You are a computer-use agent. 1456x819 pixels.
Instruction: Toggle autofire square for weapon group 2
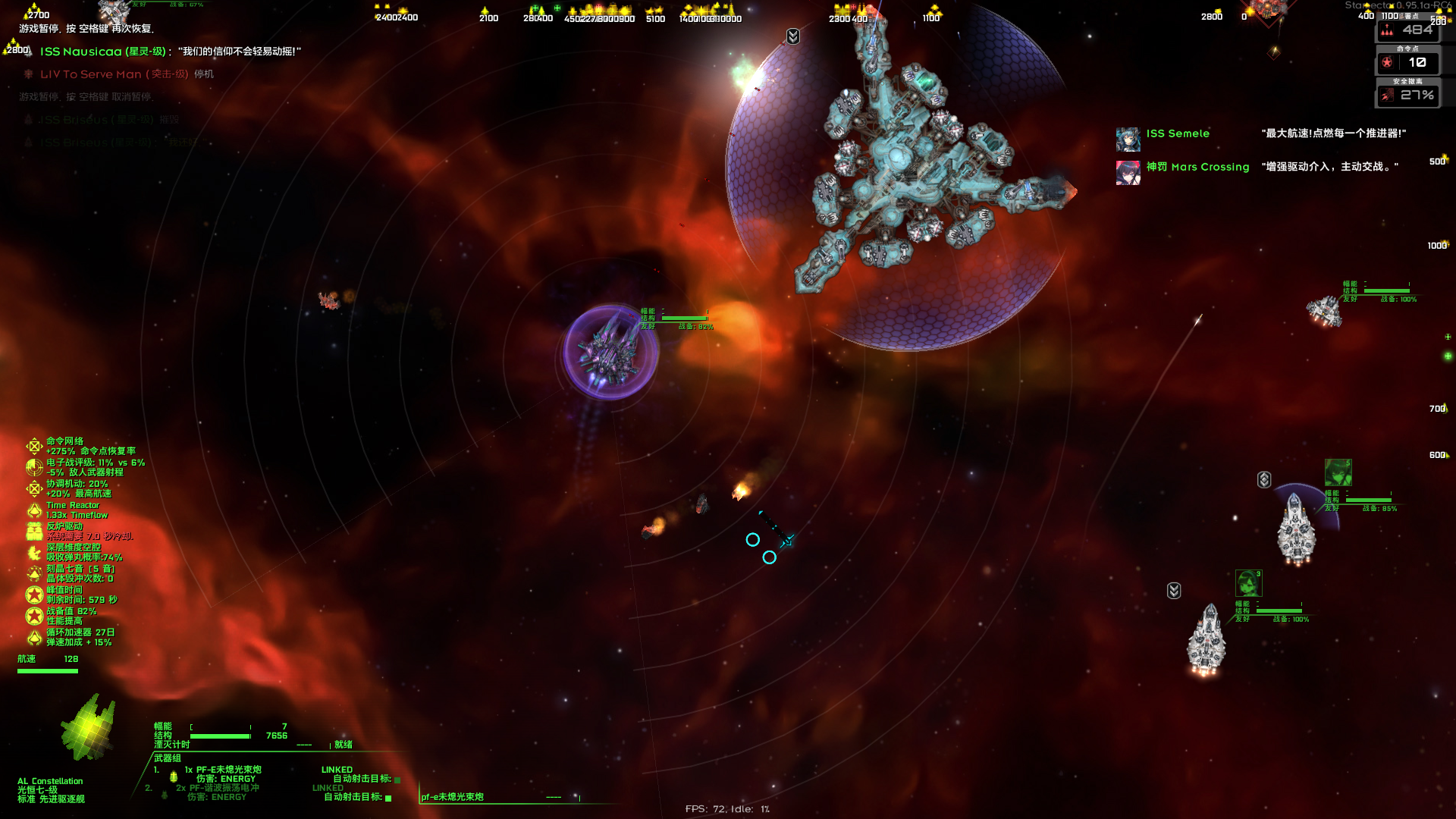[389, 798]
